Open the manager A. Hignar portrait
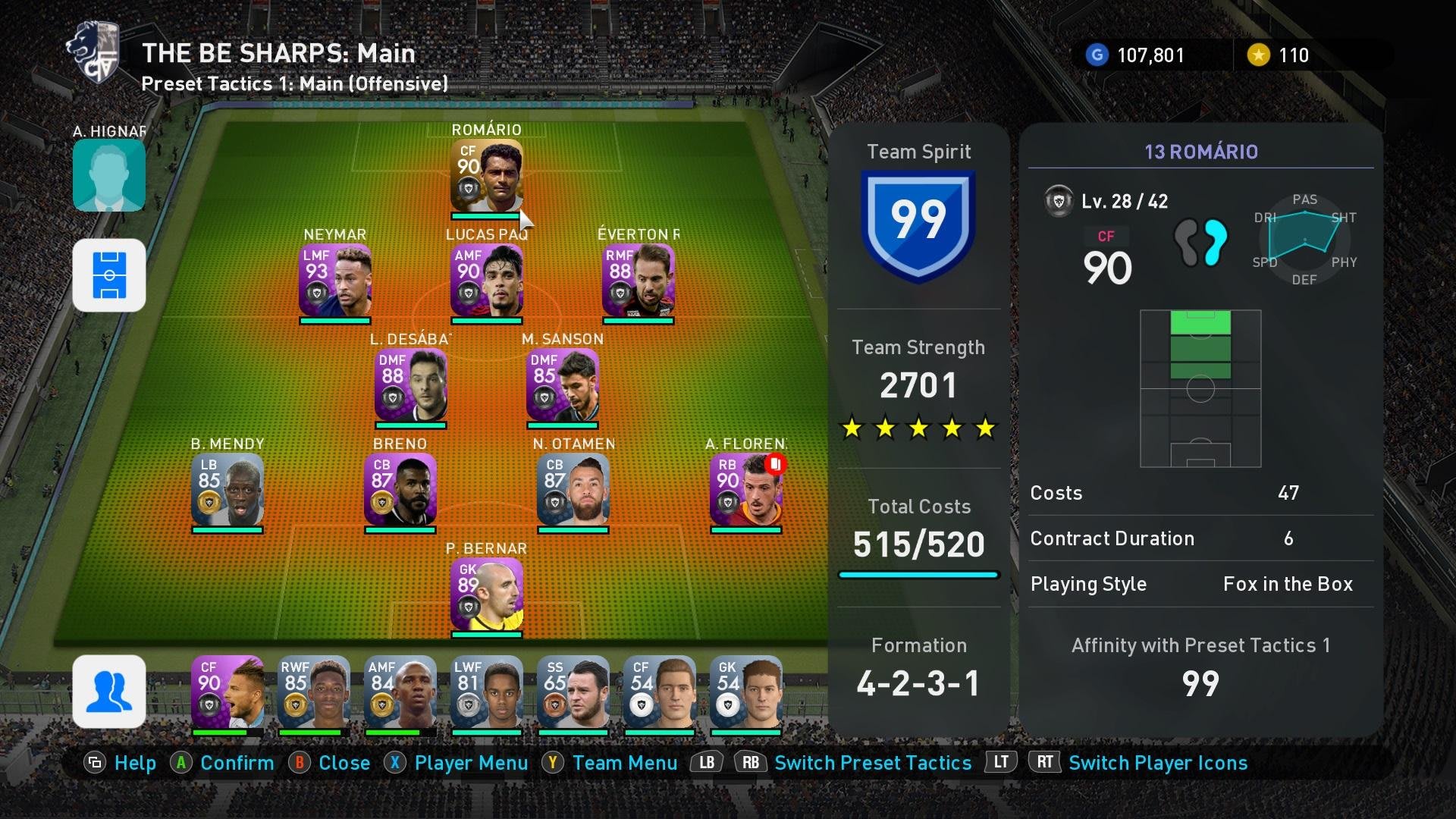The image size is (1456, 819). tap(109, 174)
